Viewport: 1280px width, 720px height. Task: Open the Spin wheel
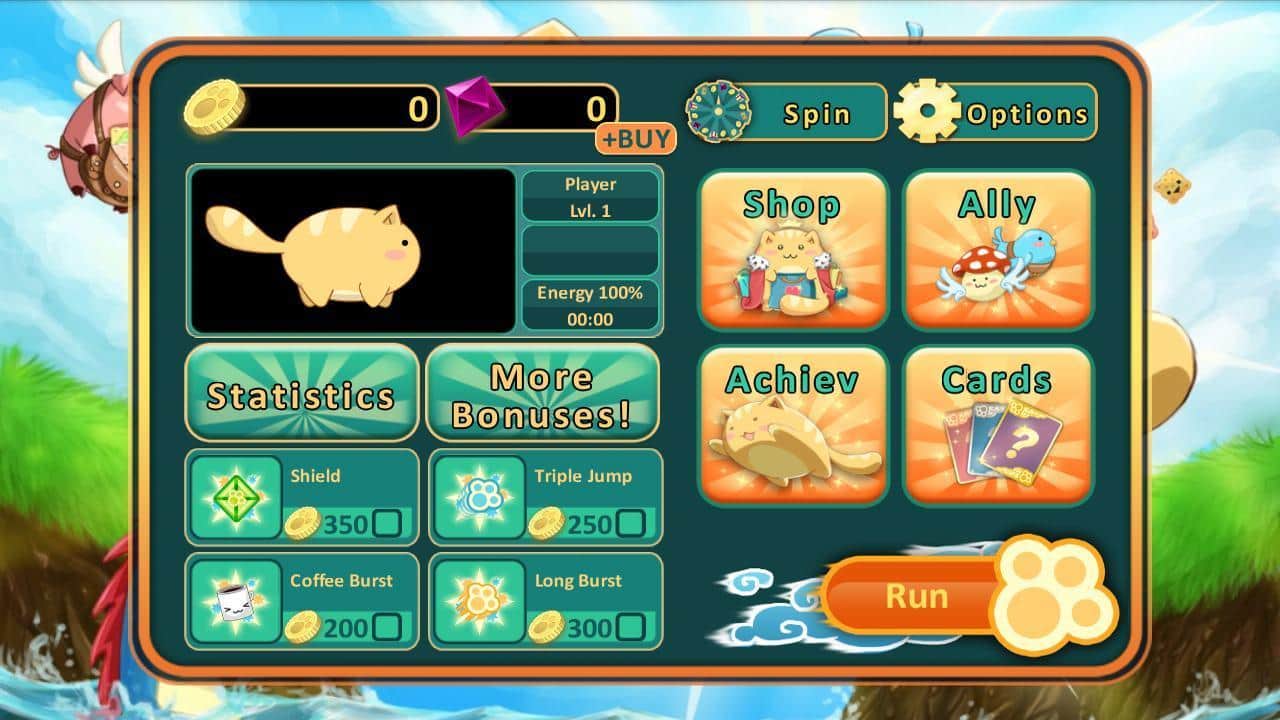(x=786, y=112)
